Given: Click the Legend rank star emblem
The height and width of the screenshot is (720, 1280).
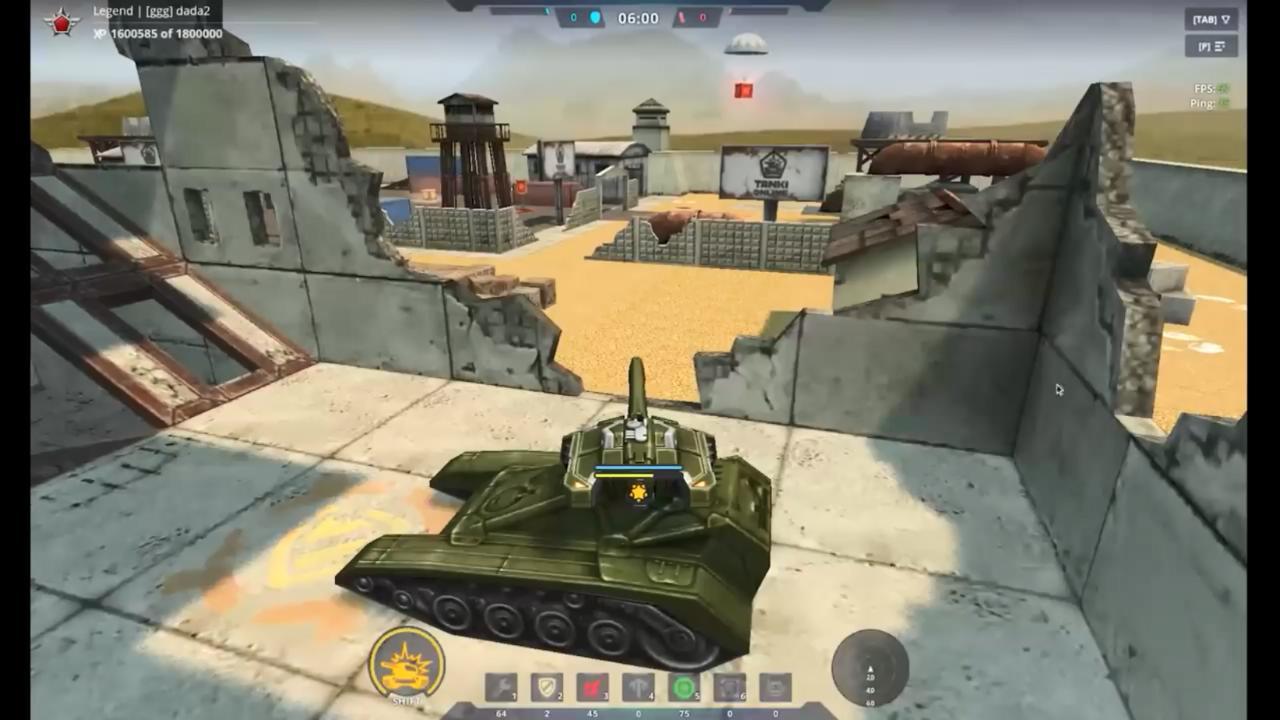Looking at the screenshot, I should pyautogui.click(x=60, y=22).
